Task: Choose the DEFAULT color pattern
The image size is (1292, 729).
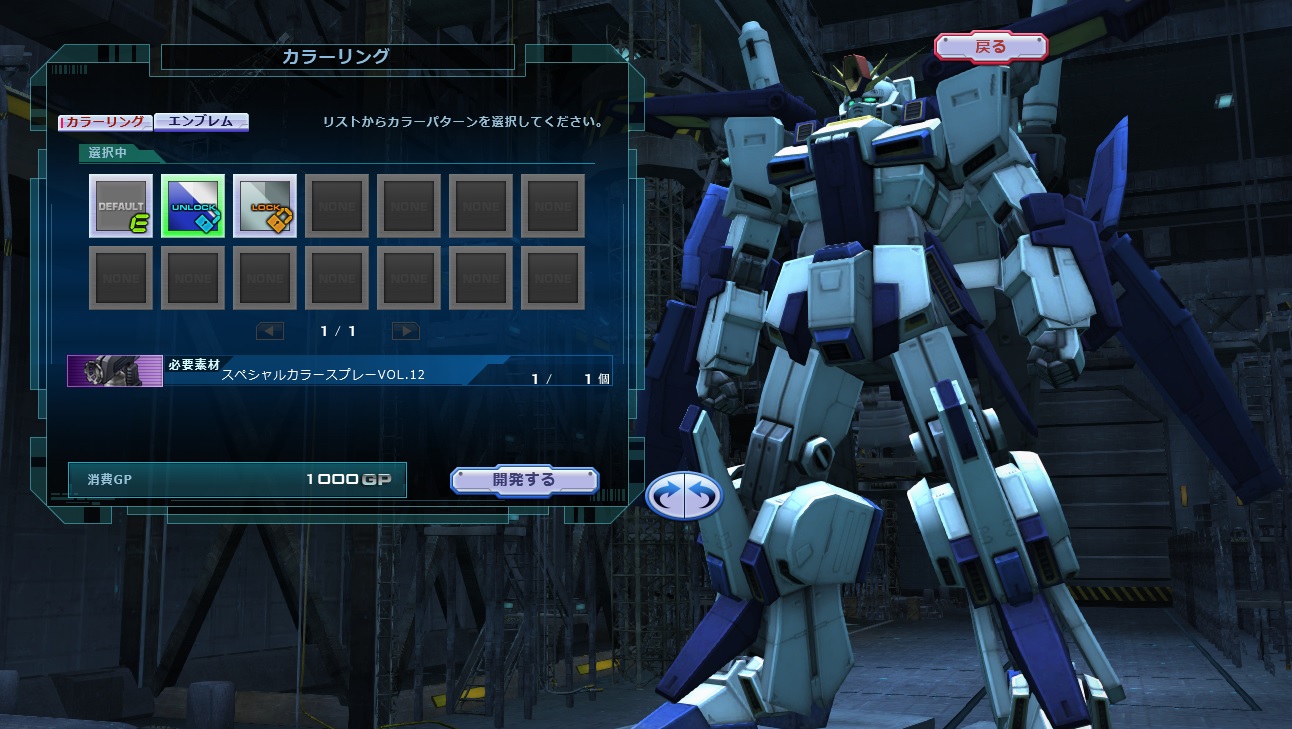Action: pos(121,206)
